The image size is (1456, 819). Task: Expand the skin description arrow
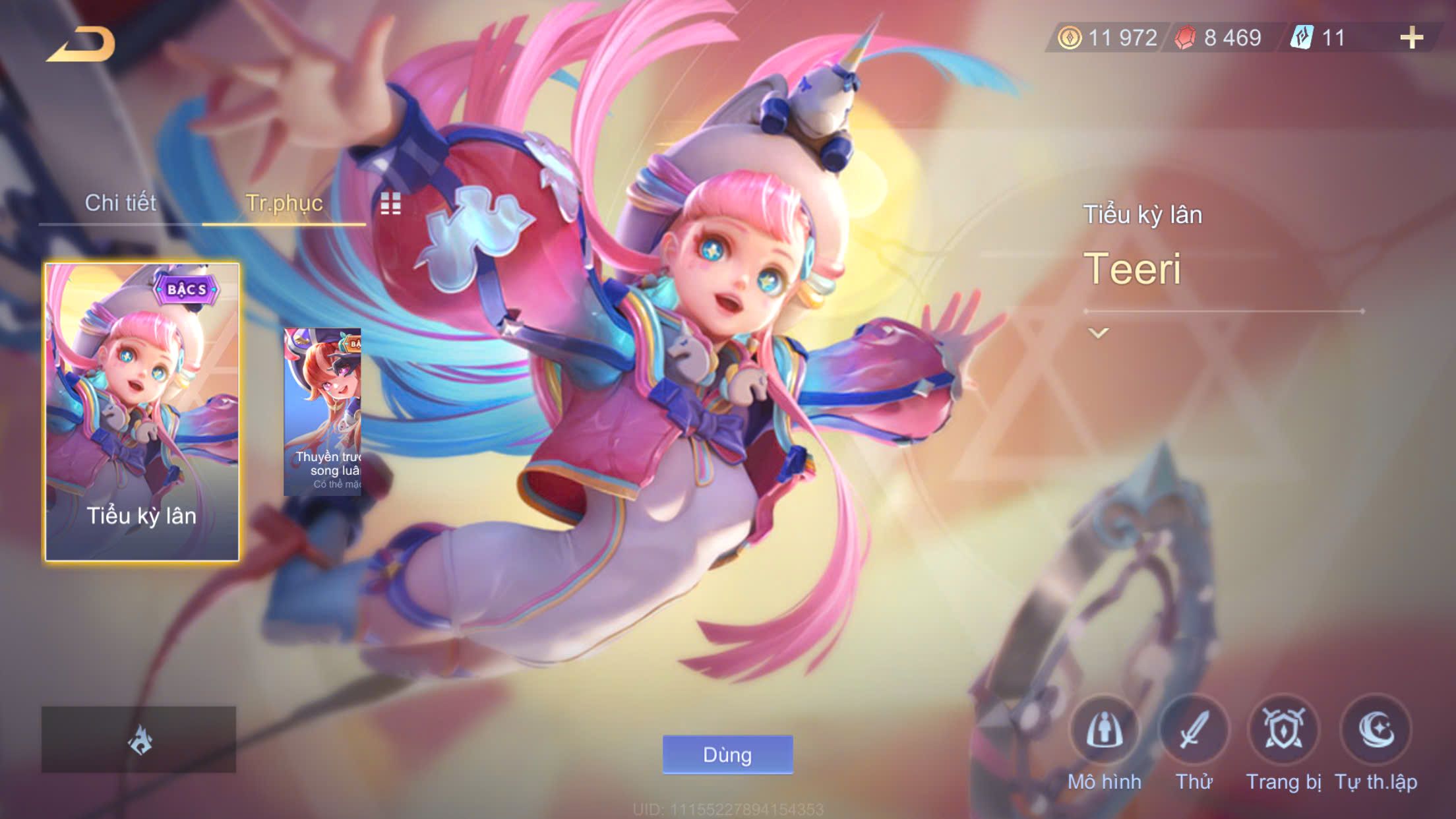1098,333
